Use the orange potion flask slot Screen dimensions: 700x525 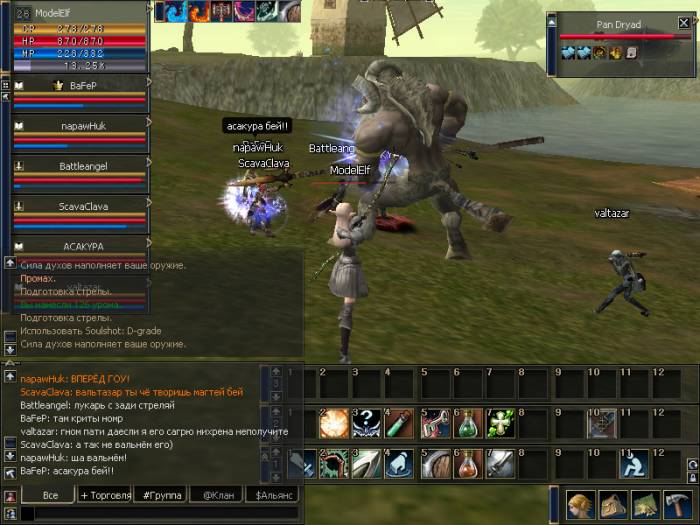click(x=467, y=463)
